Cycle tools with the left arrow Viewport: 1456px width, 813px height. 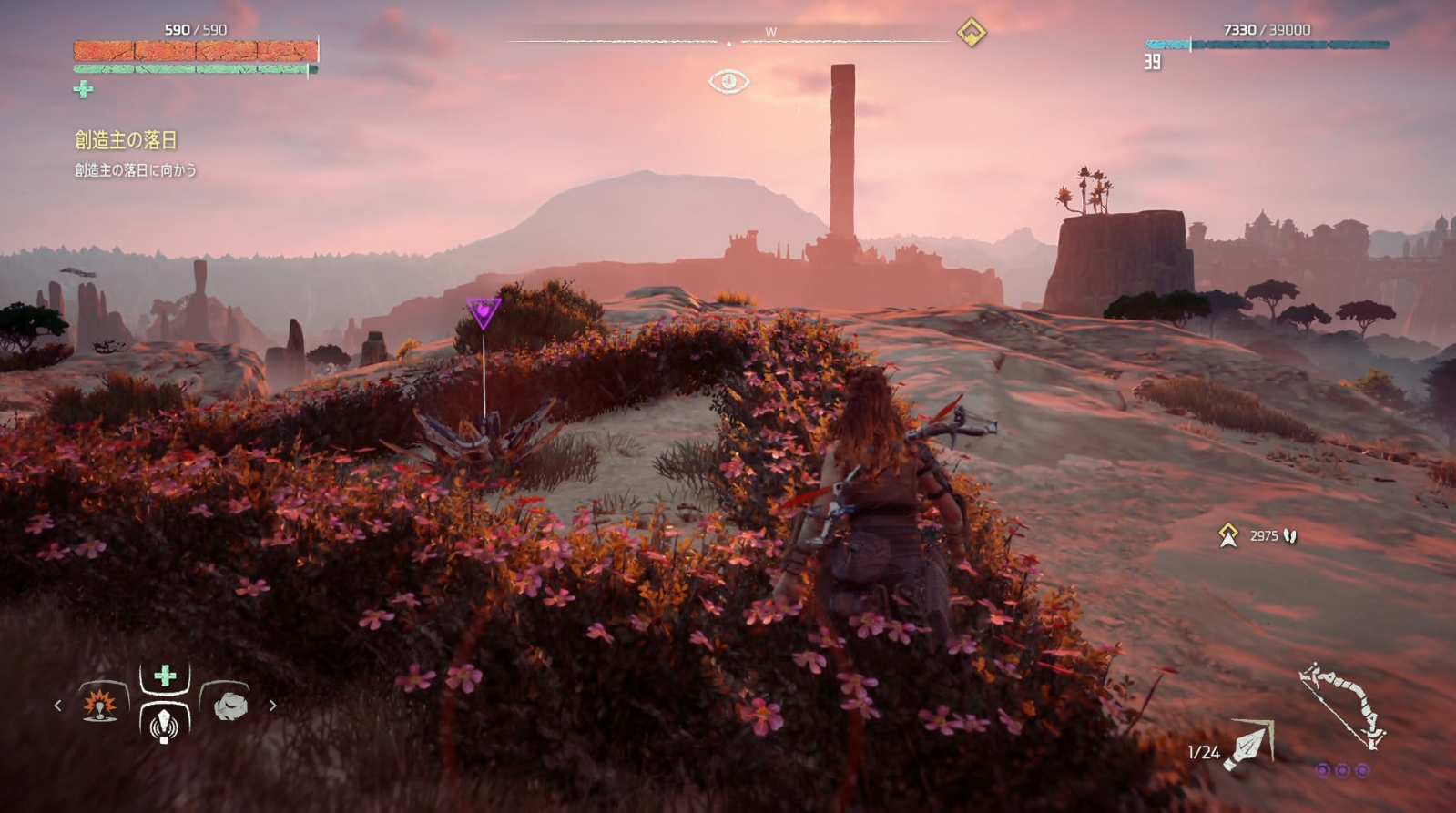58,706
